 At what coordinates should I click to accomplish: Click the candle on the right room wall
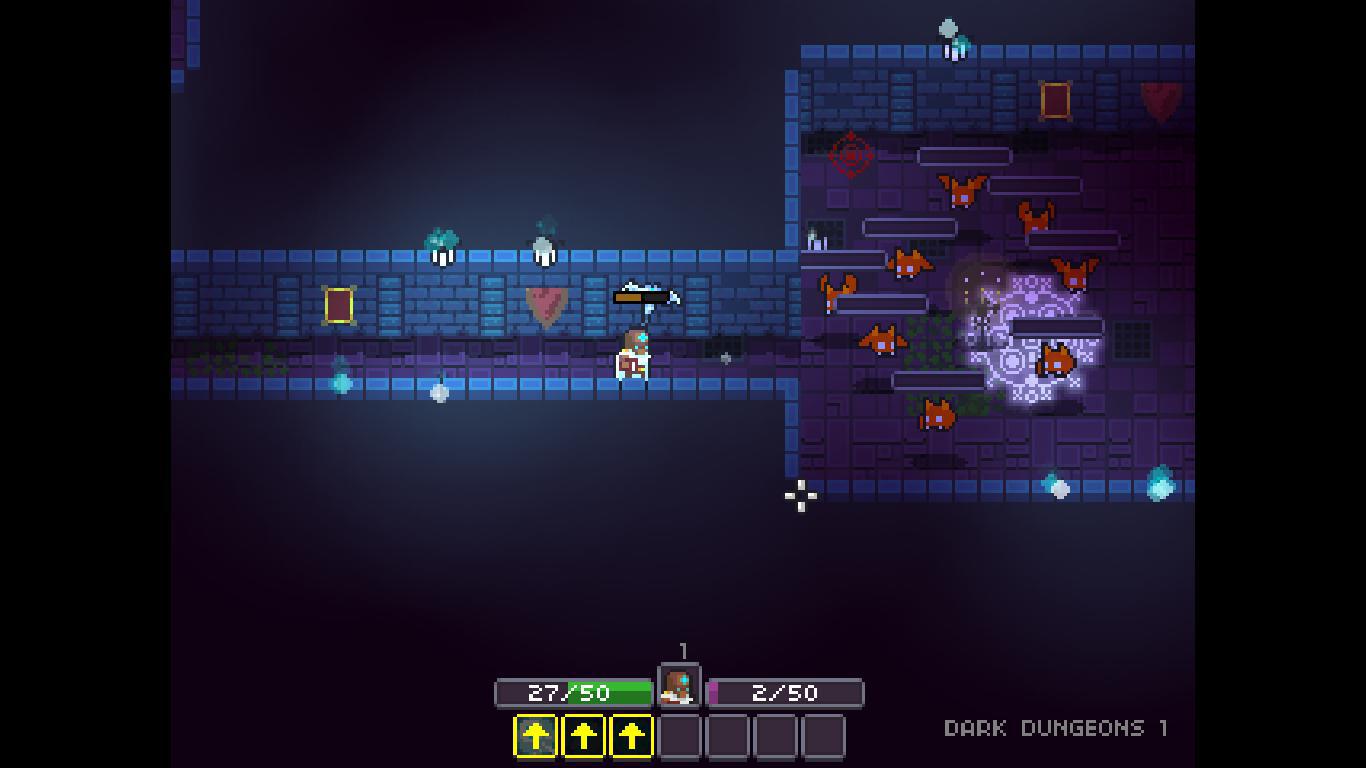(x=819, y=240)
